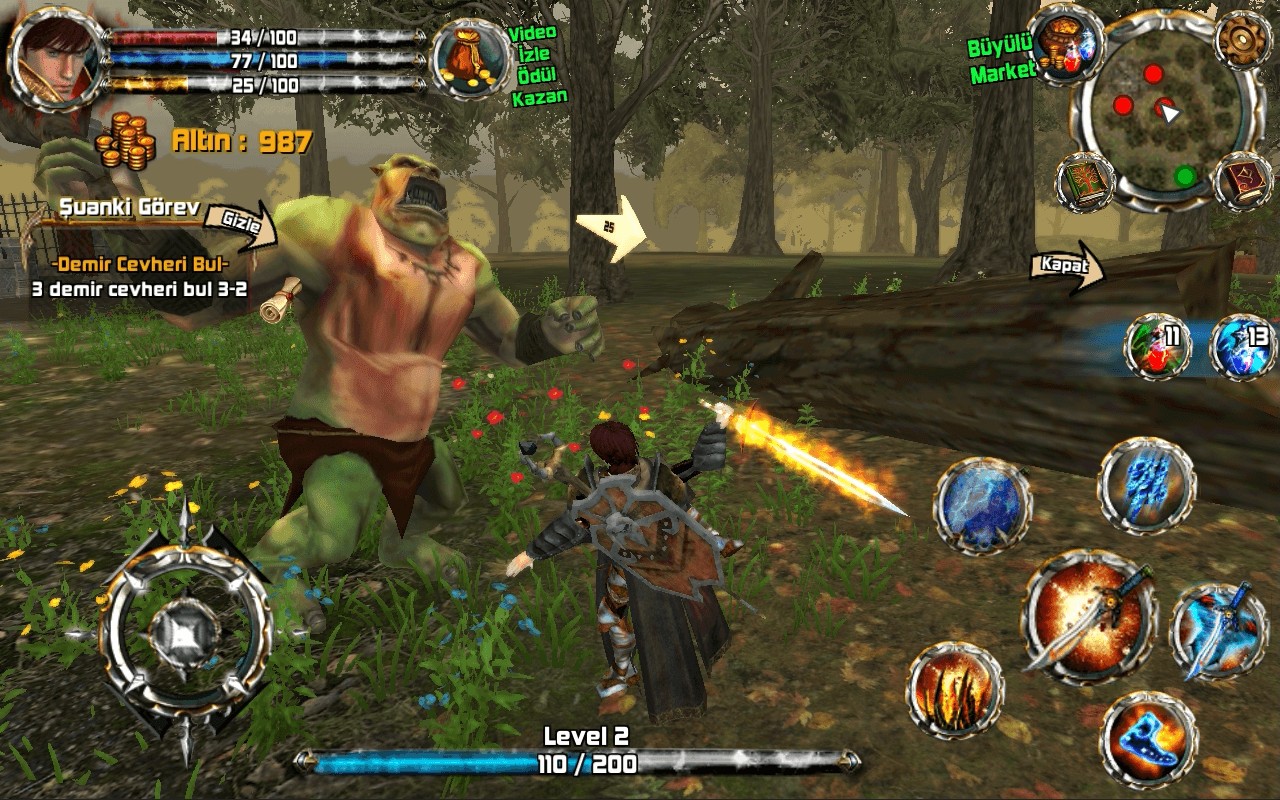Hide the quest tracker with Gizle arrow
Image resolution: width=1280 pixels, height=800 pixels.
click(x=246, y=222)
